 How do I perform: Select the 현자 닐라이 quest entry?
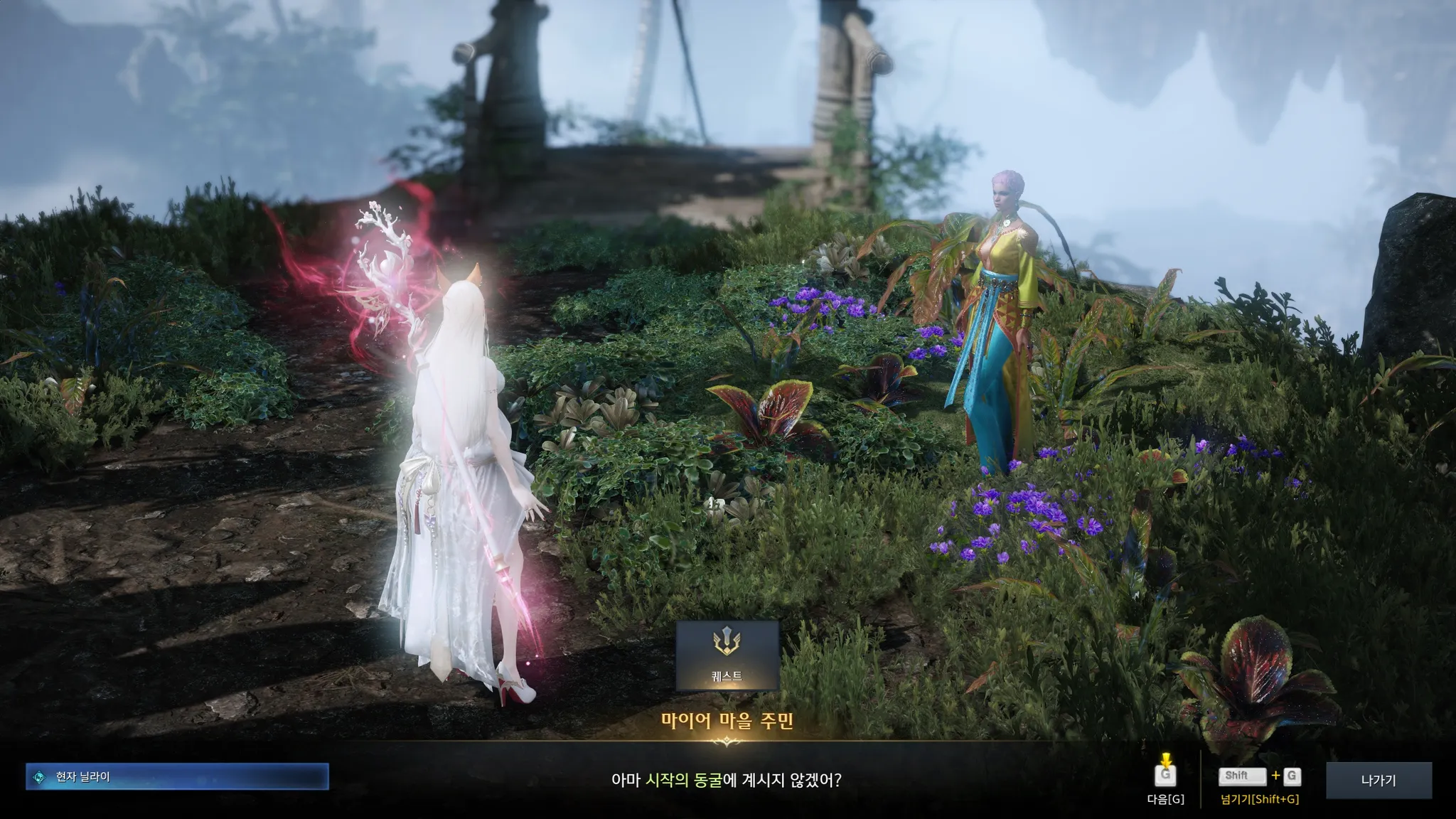(x=177, y=777)
